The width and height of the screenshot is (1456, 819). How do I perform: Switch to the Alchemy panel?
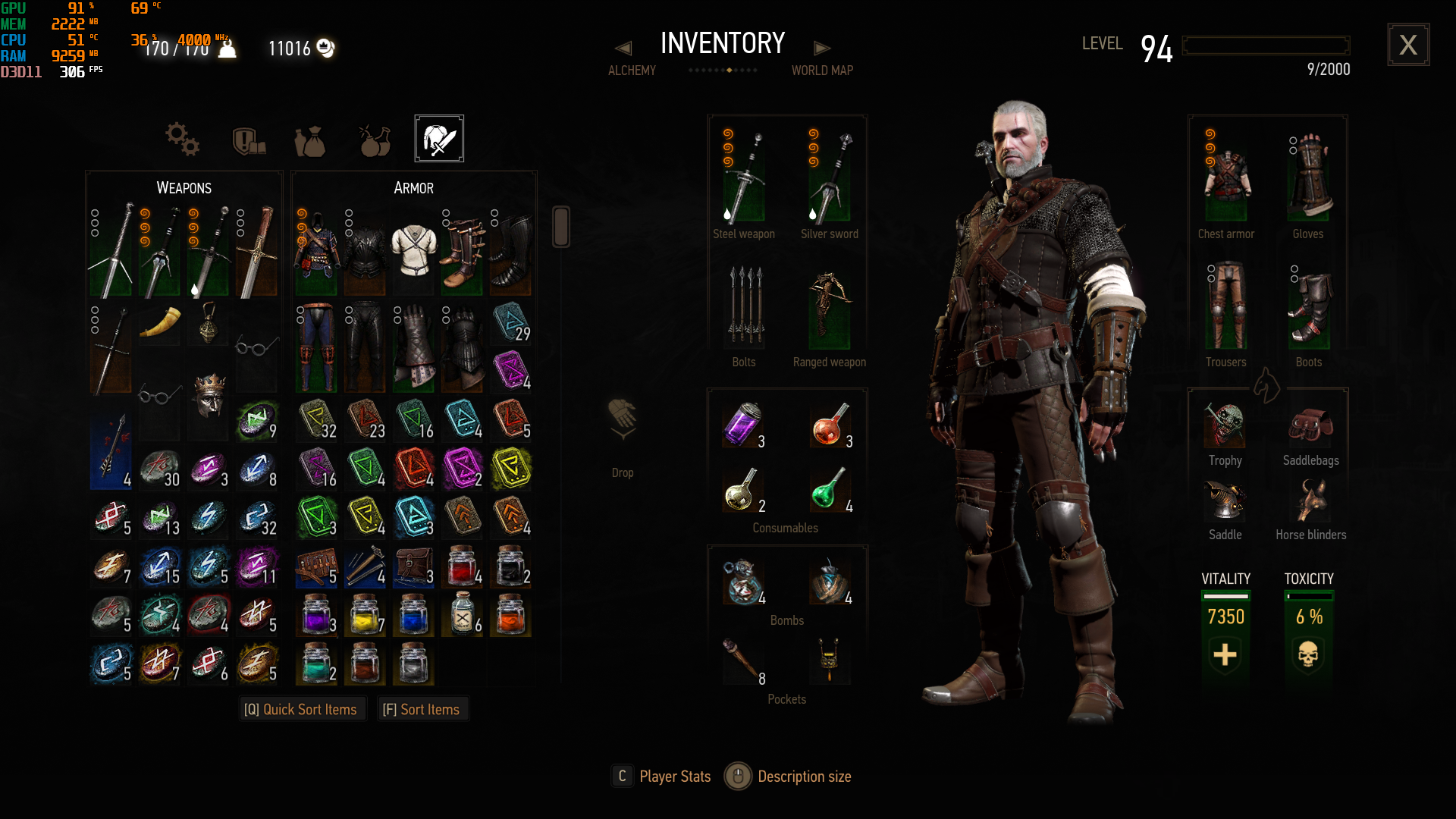click(631, 70)
